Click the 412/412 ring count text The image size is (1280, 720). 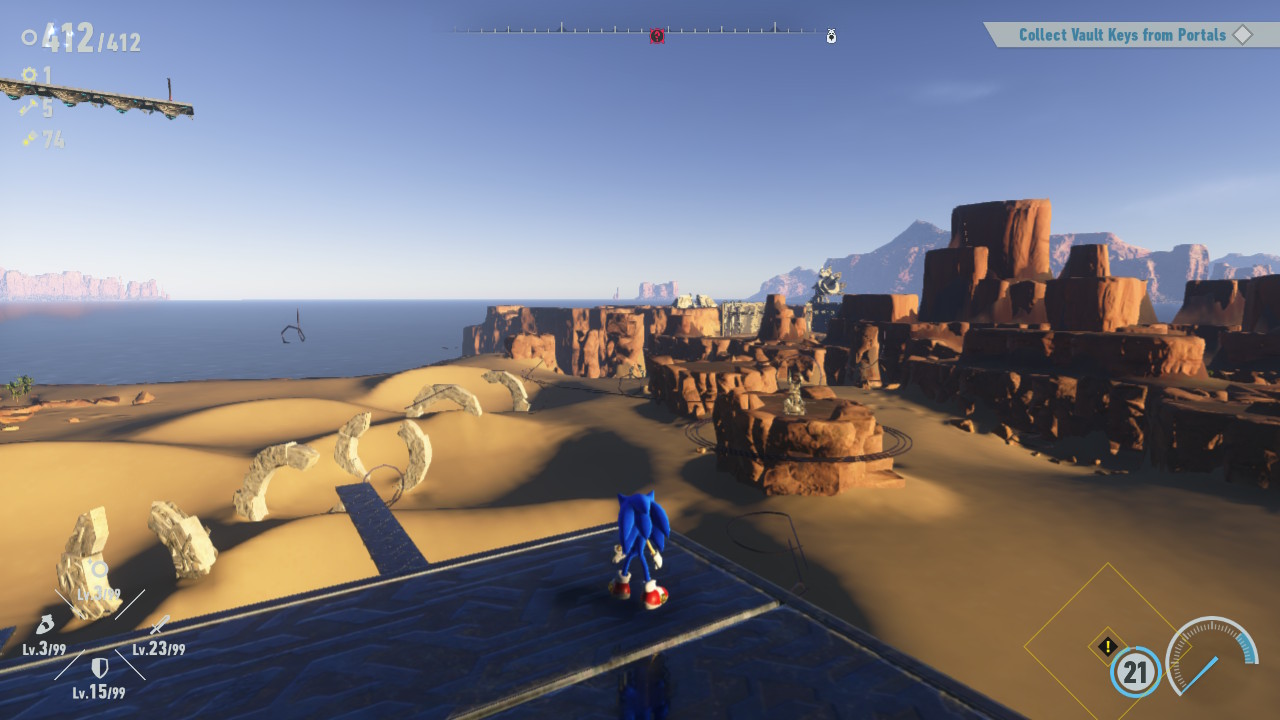click(89, 38)
